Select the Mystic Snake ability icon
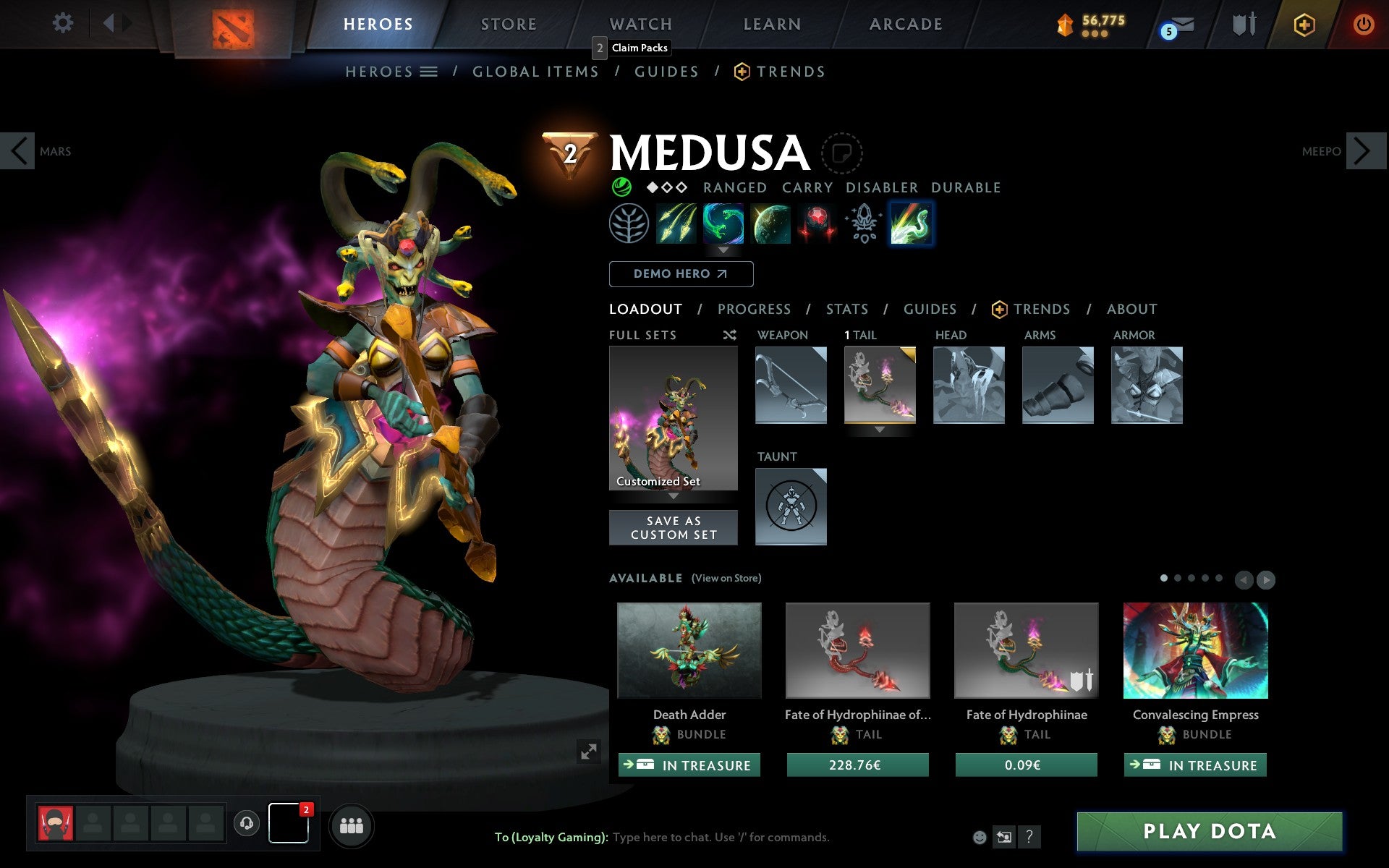The image size is (1389, 868). 723,224
